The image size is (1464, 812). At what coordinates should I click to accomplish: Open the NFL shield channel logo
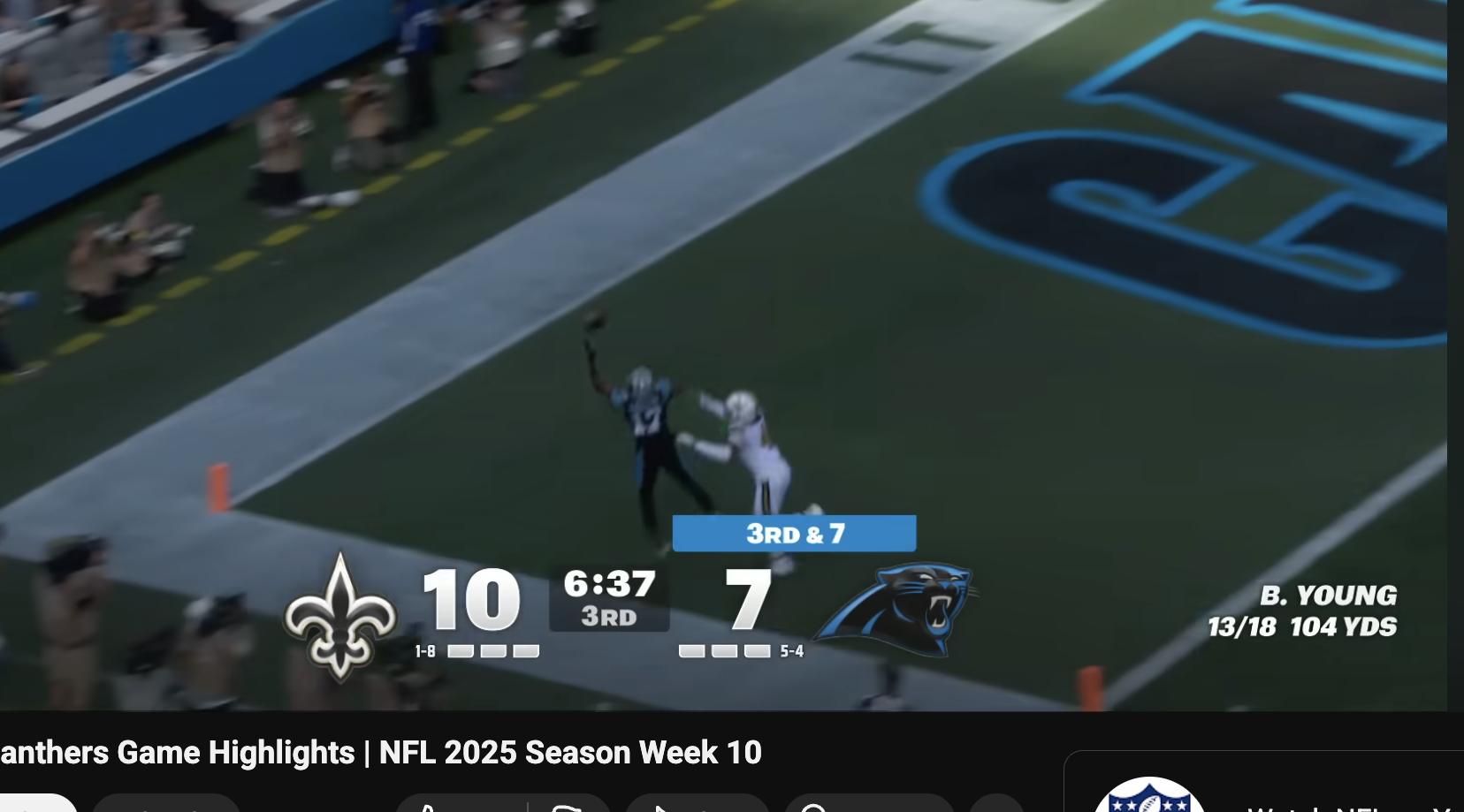[1149, 798]
